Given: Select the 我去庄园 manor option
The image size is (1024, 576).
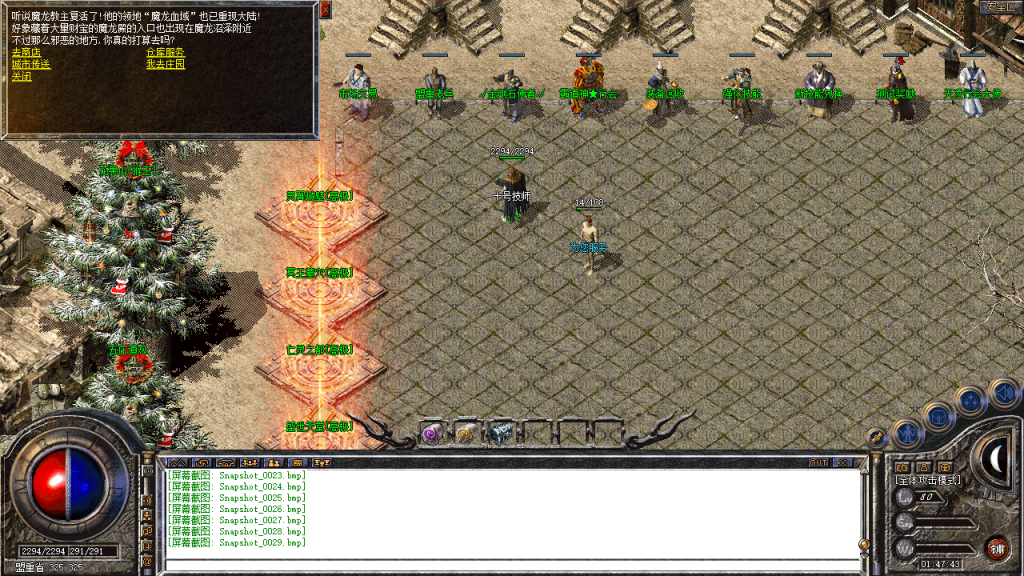Looking at the screenshot, I should click(x=165, y=64).
